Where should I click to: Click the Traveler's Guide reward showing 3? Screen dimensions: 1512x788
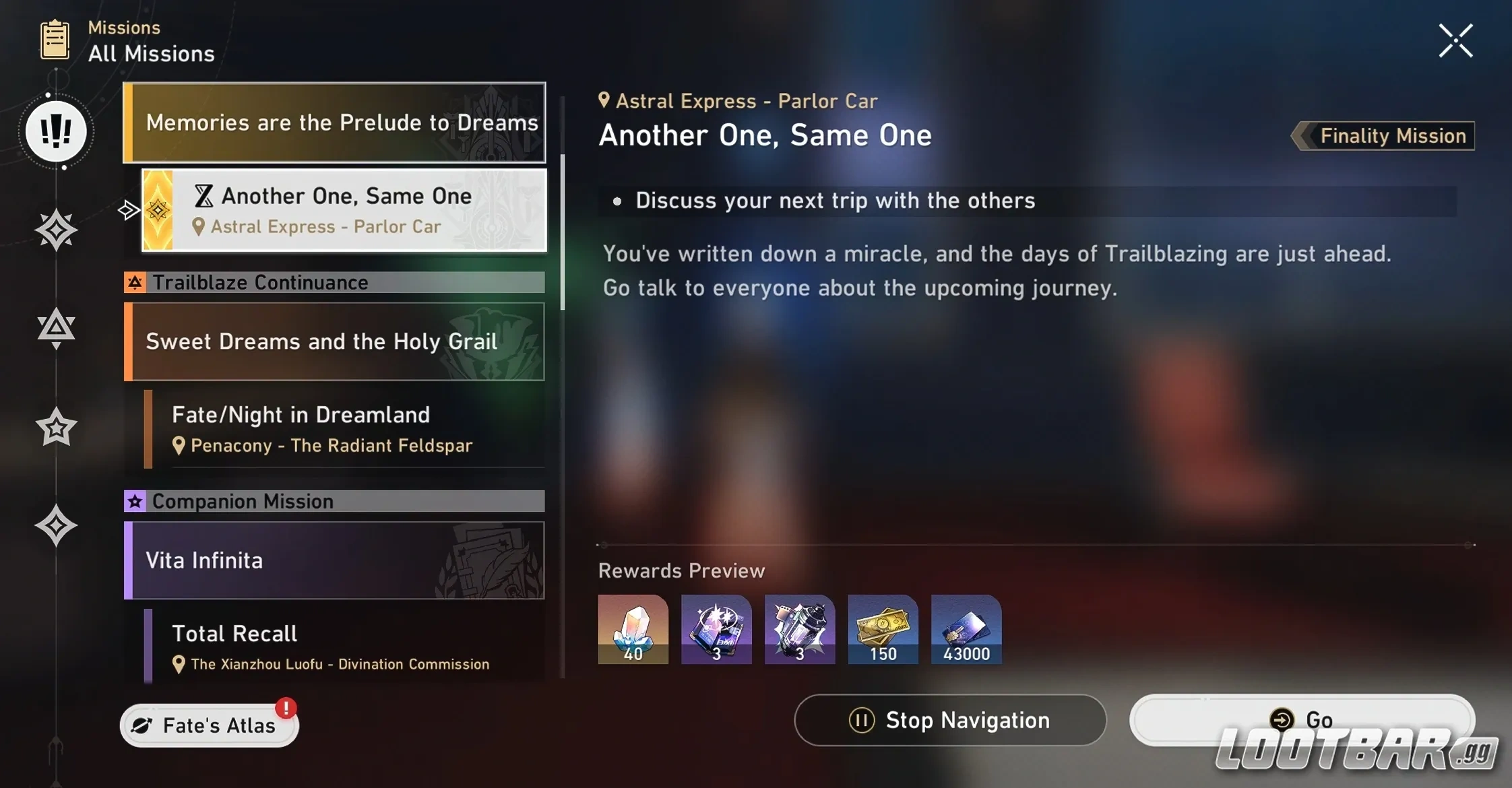(716, 629)
